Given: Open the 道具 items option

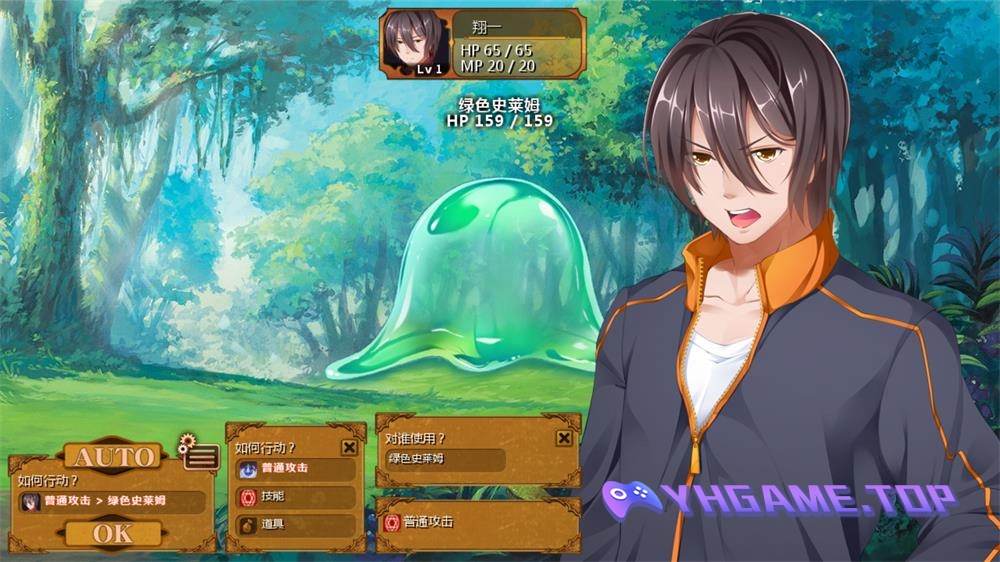Looking at the screenshot, I should (x=296, y=525).
